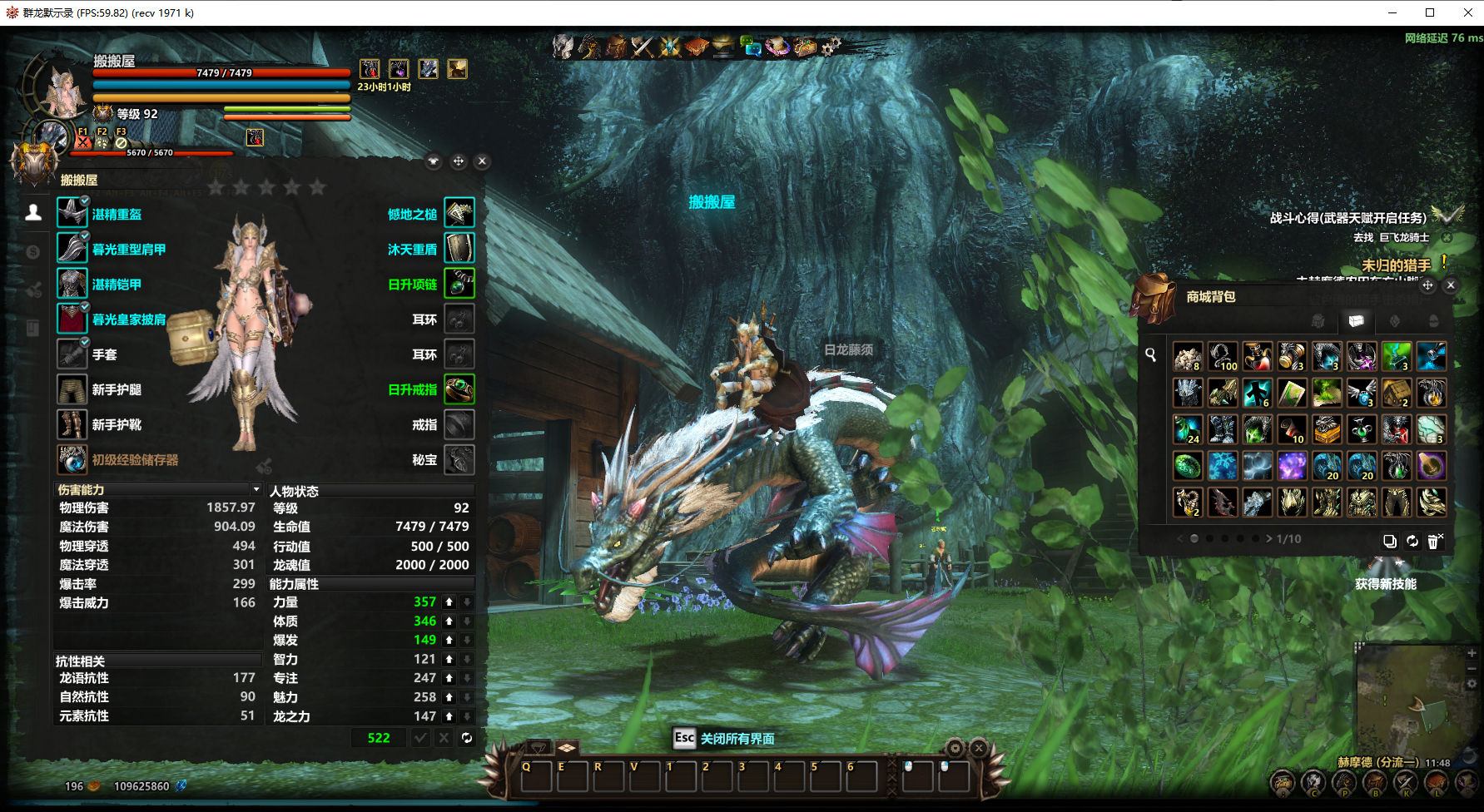Close the character equipment panel
Image resolution: width=1484 pixels, height=812 pixels.
click(482, 161)
